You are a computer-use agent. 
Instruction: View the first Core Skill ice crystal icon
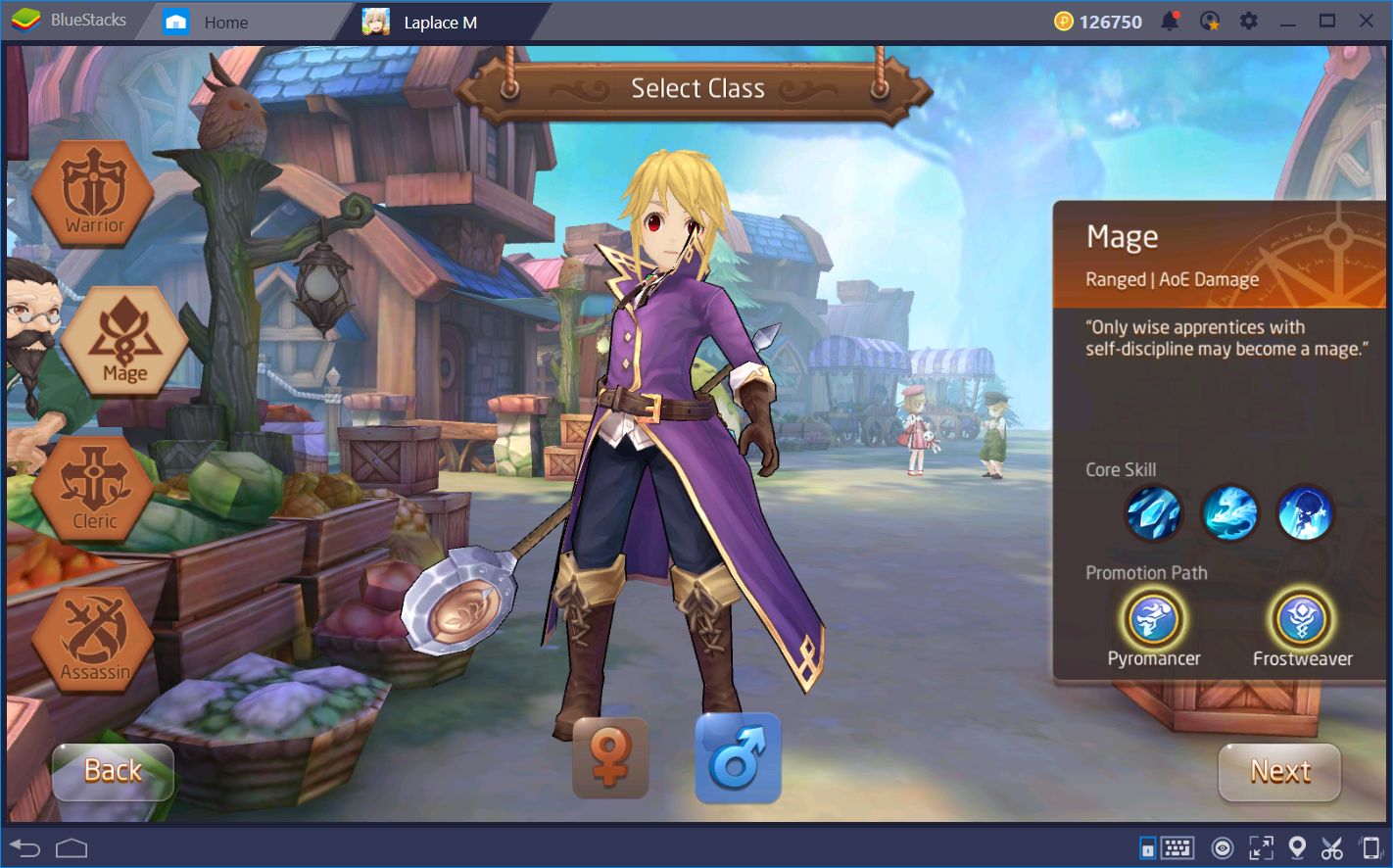tap(1154, 513)
